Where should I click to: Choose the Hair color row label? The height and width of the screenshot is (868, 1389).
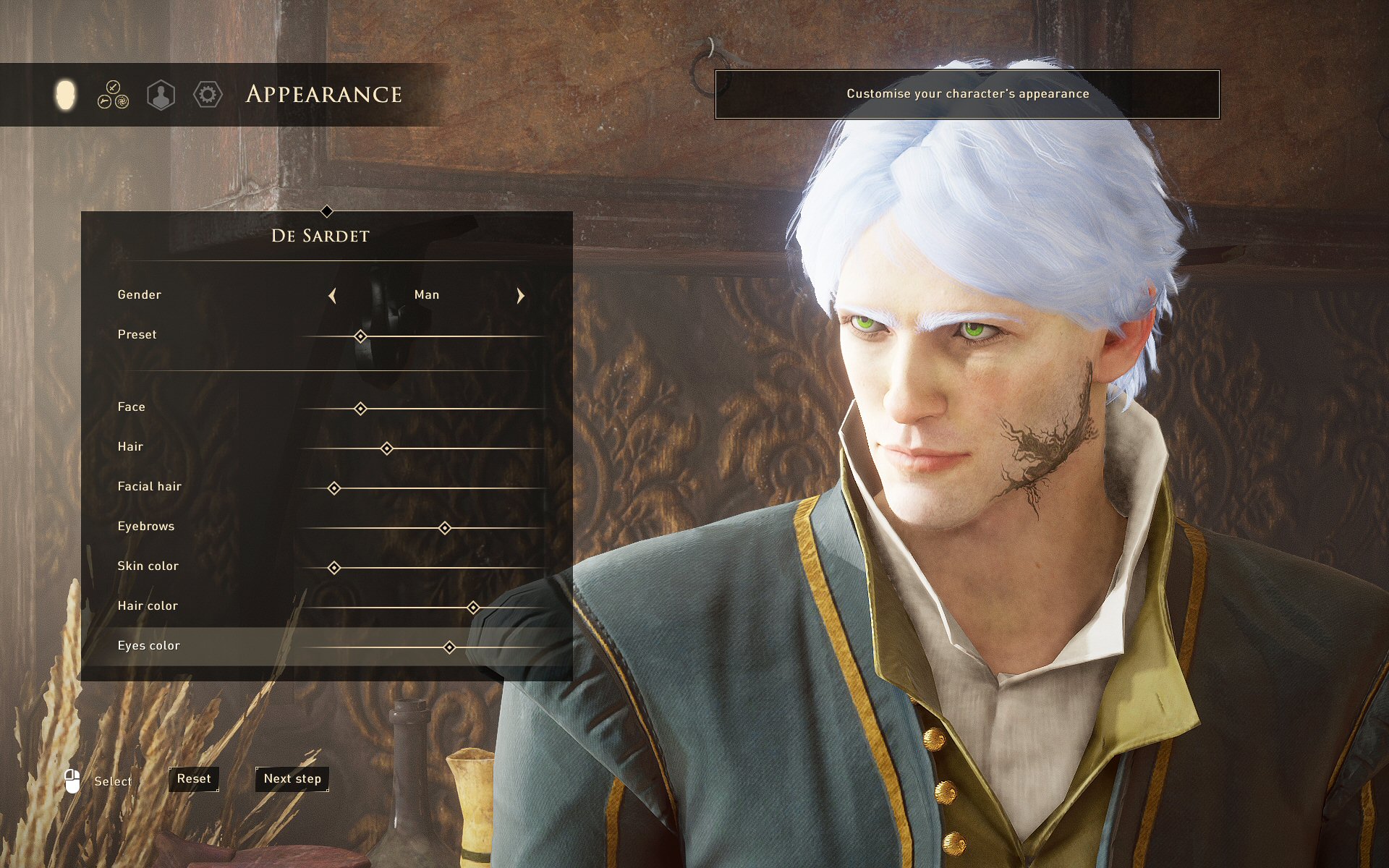(x=148, y=606)
